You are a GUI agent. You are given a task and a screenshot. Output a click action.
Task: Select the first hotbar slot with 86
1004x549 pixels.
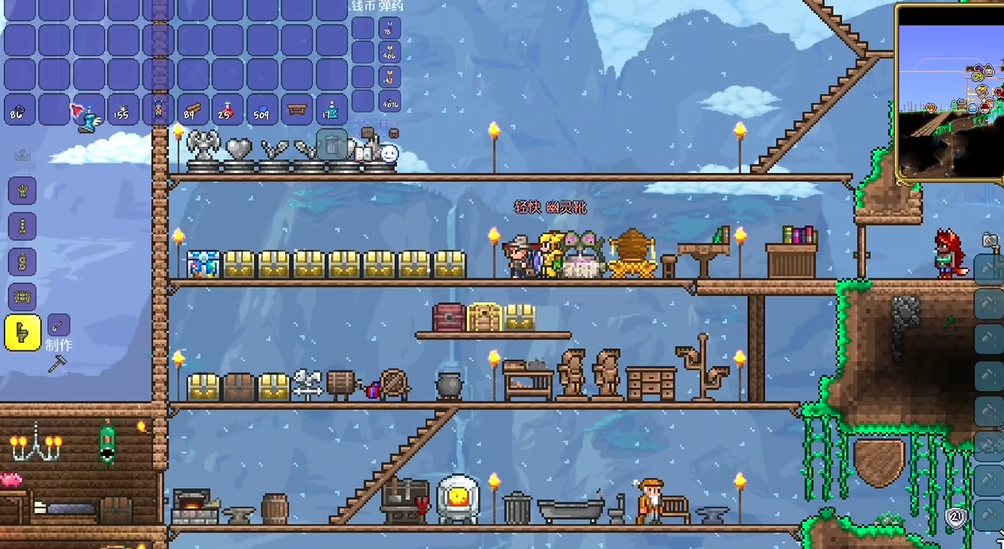[20, 110]
